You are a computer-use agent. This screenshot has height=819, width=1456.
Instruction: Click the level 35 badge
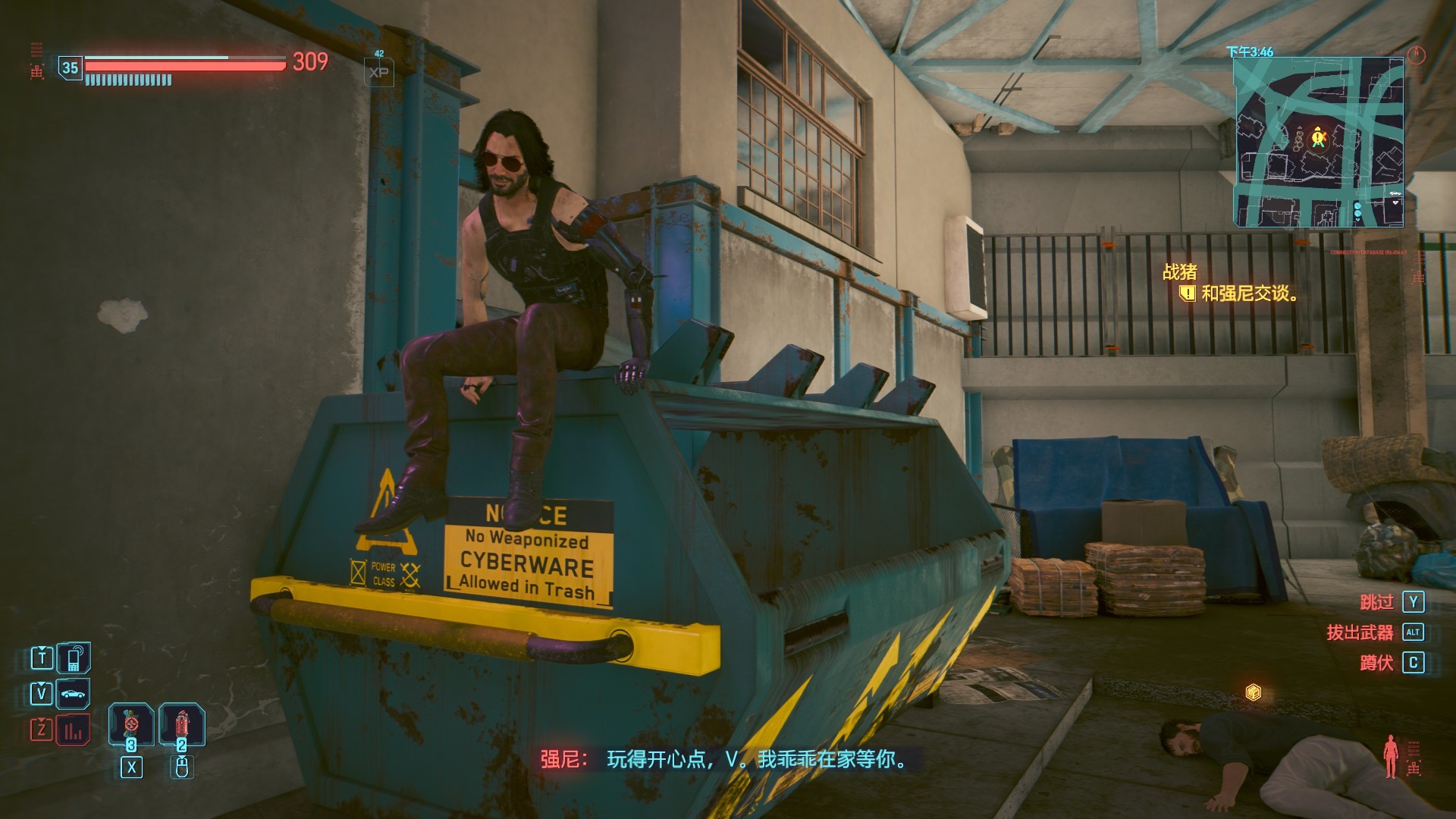click(x=71, y=68)
